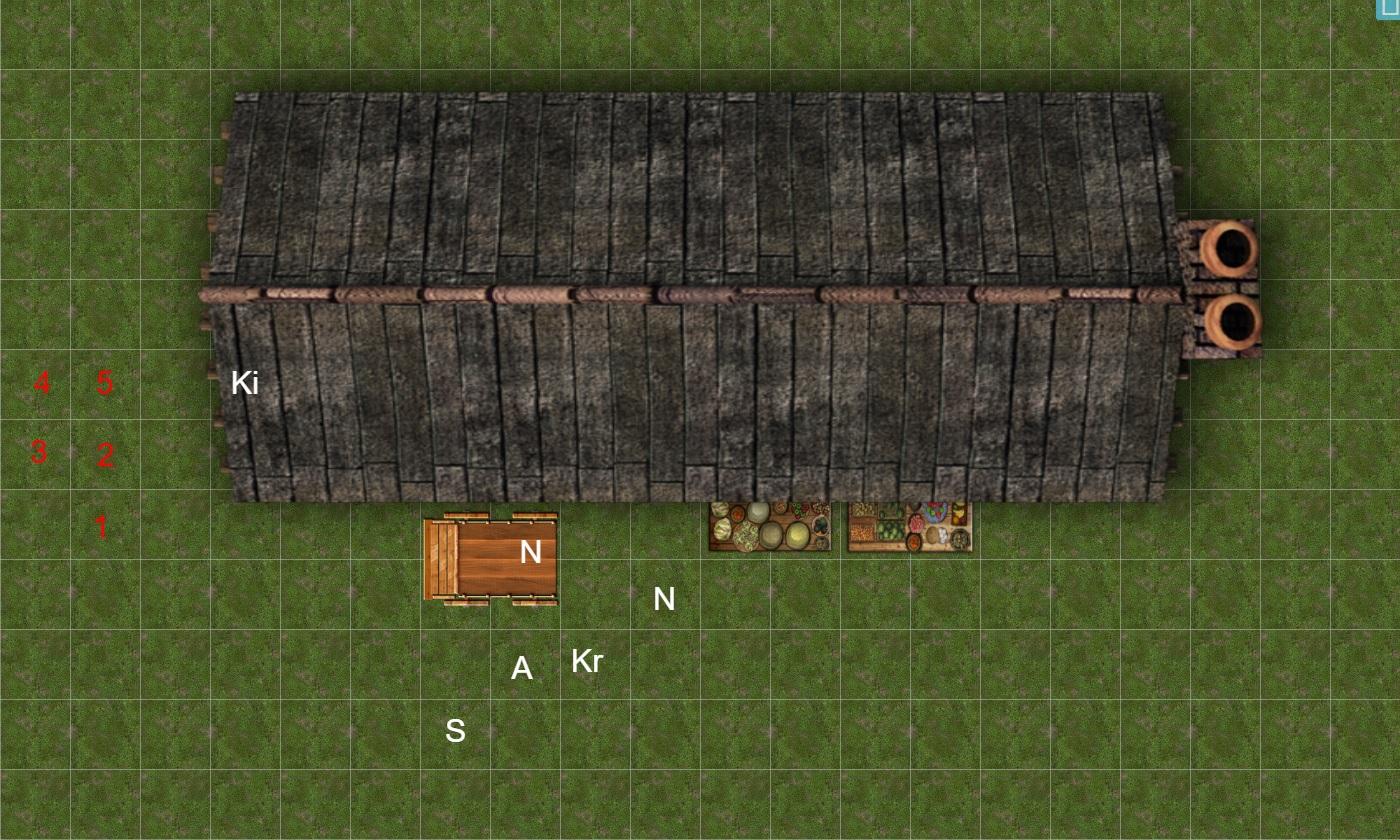Pick the white A token

(521, 669)
